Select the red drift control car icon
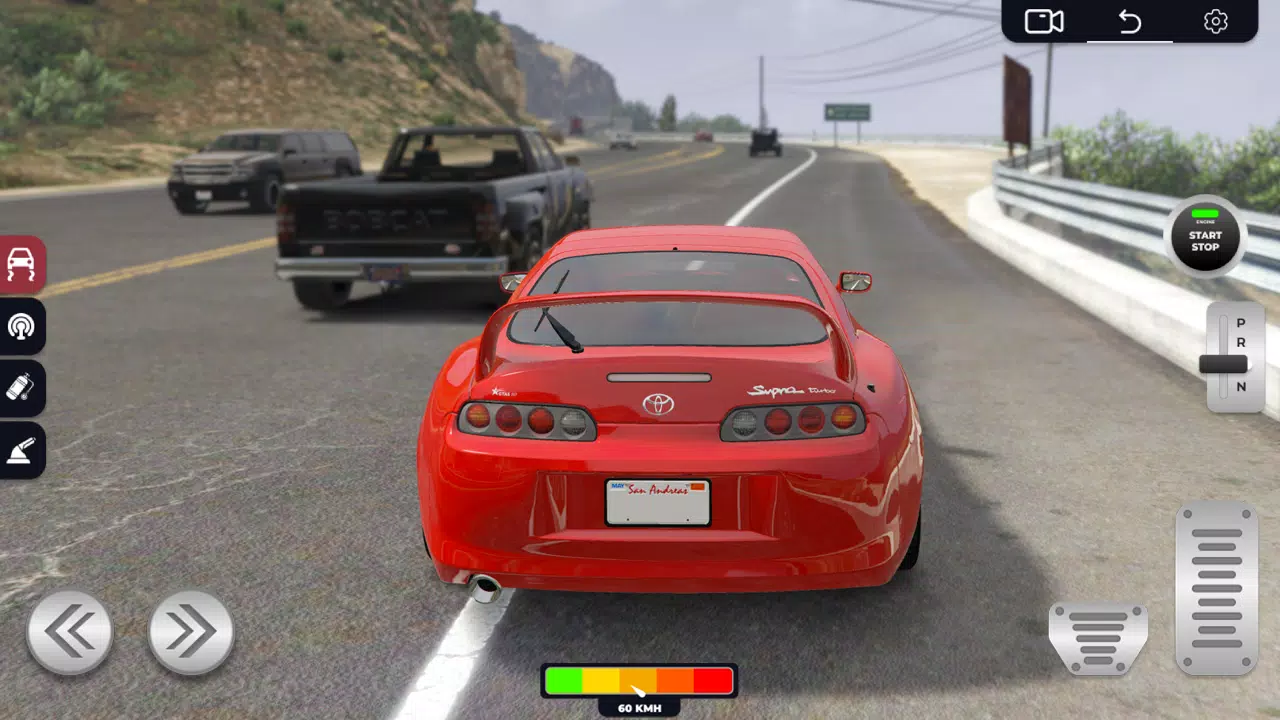1280x720 pixels. tap(22, 266)
